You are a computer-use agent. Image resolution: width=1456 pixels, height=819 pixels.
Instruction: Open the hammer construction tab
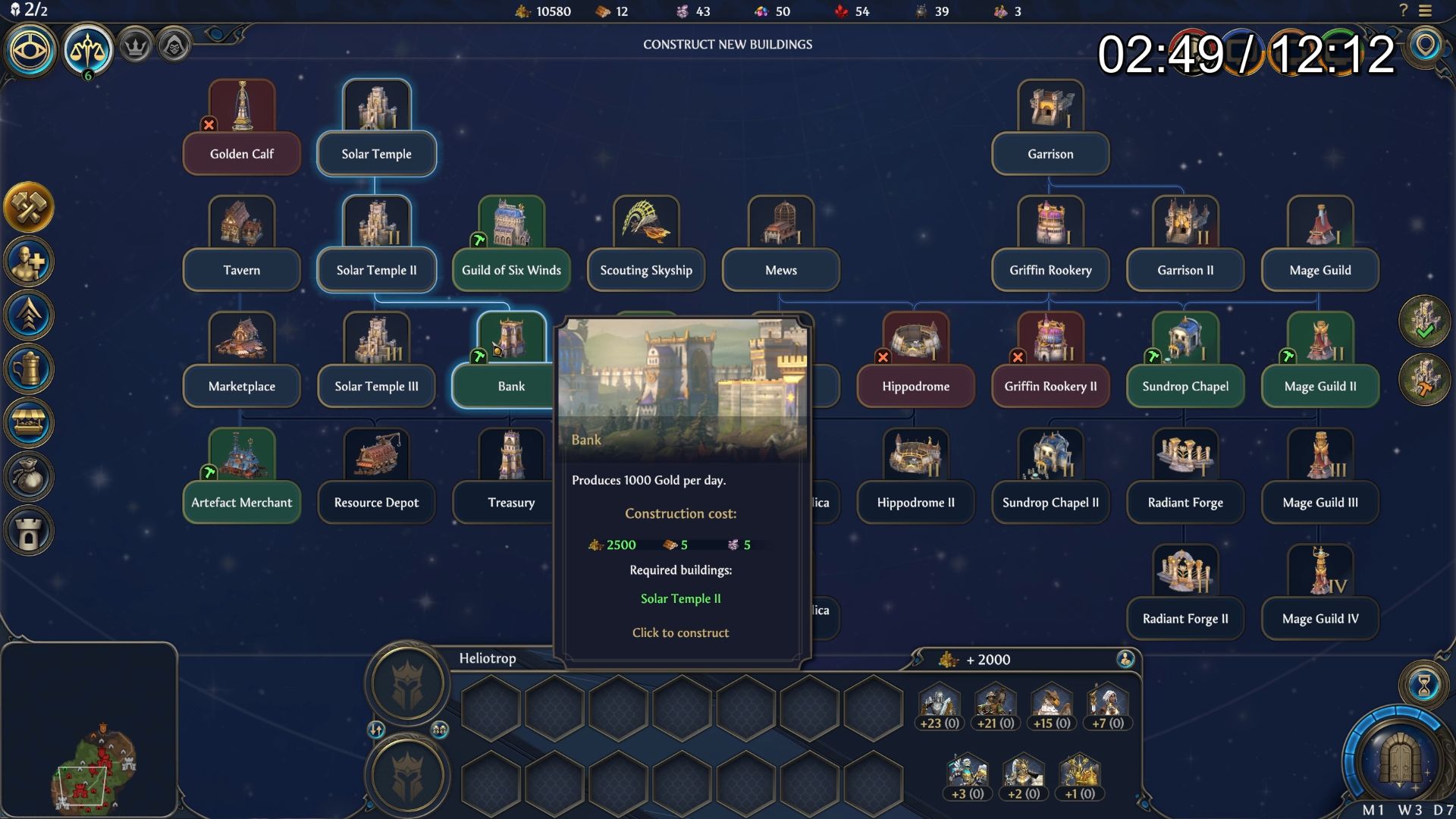[x=29, y=207]
